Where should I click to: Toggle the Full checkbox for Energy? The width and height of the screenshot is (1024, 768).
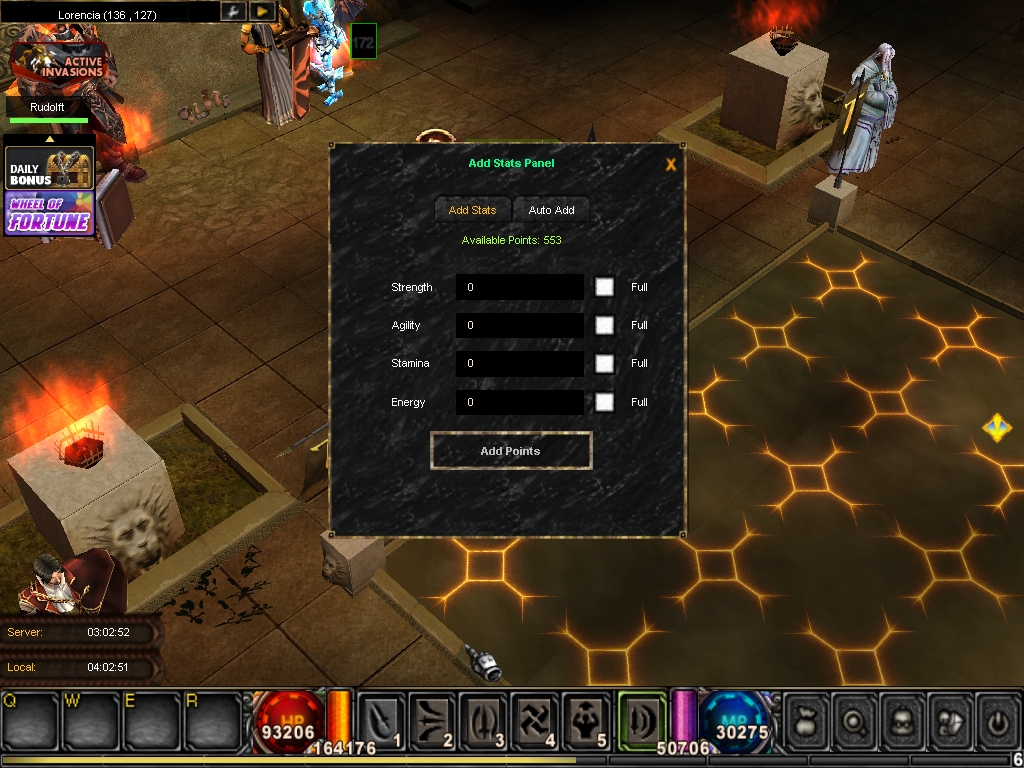604,402
